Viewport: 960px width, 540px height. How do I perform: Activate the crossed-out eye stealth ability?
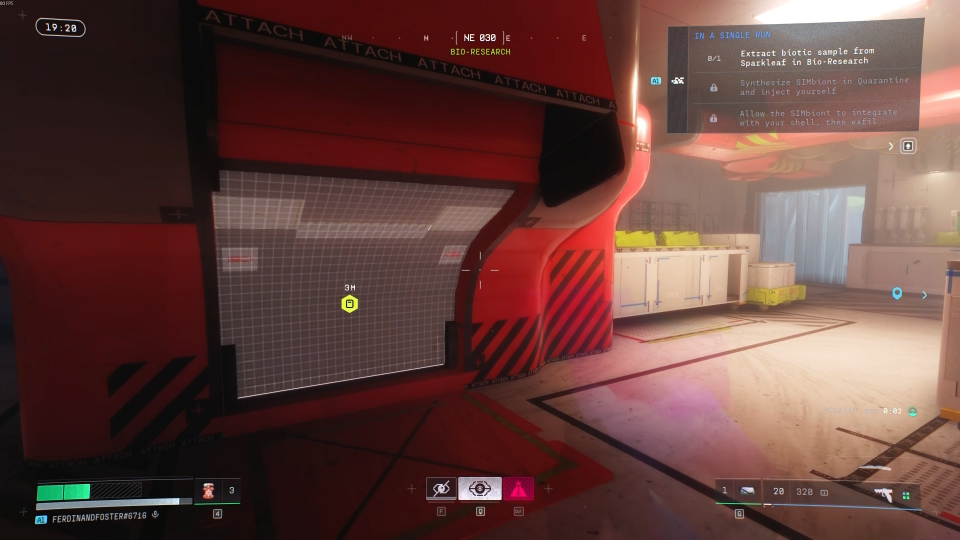click(x=441, y=489)
